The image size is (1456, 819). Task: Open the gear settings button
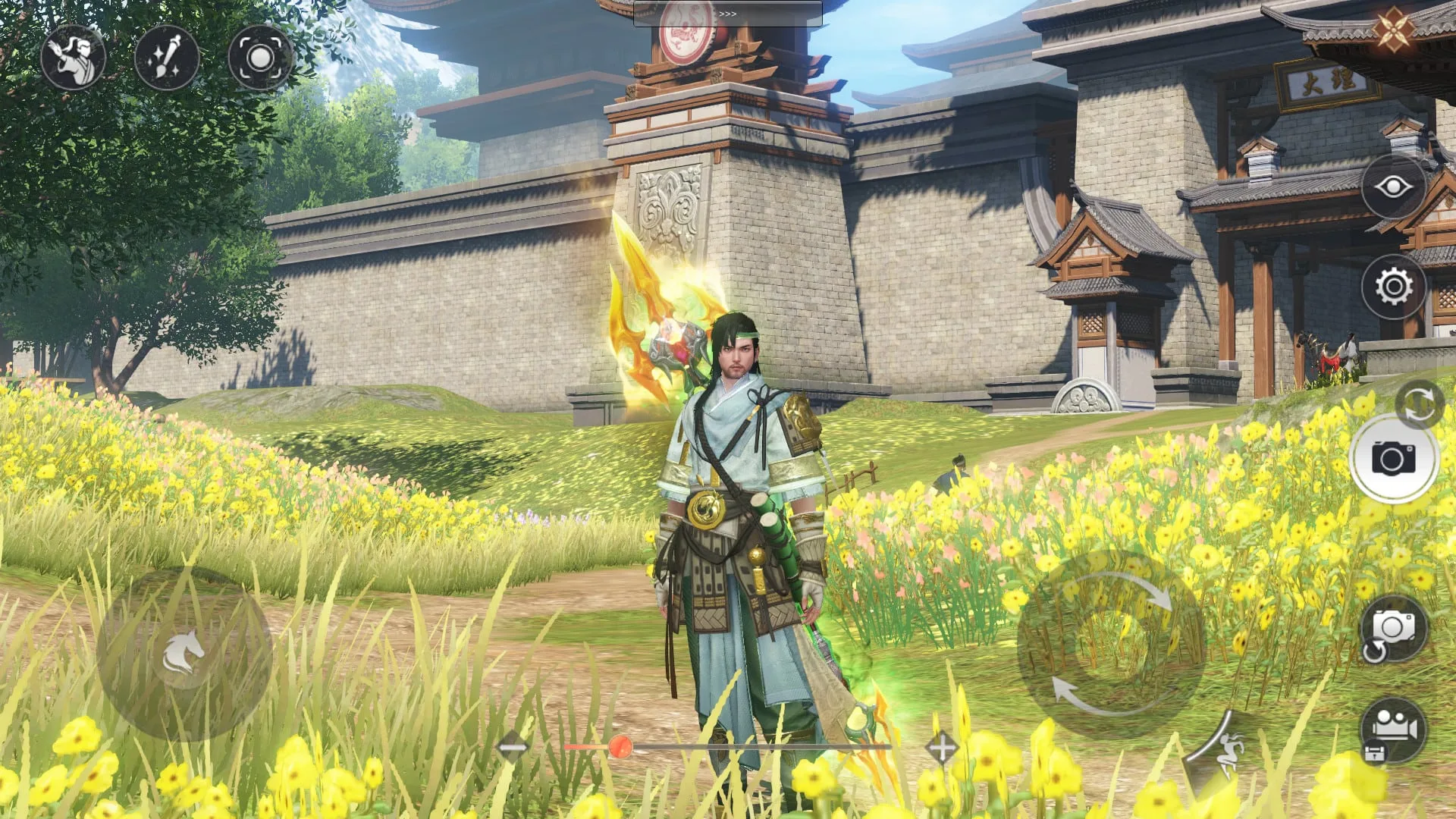coord(1394,287)
